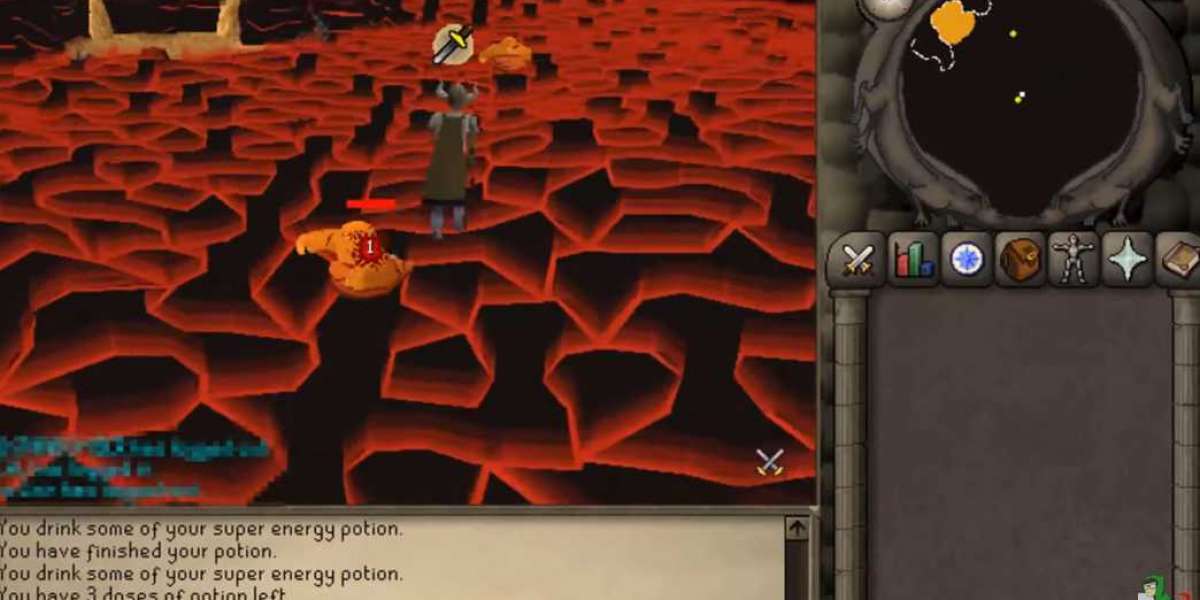1200x600 pixels.
Task: Click the chat box scroll-up arrow
Action: (x=796, y=528)
